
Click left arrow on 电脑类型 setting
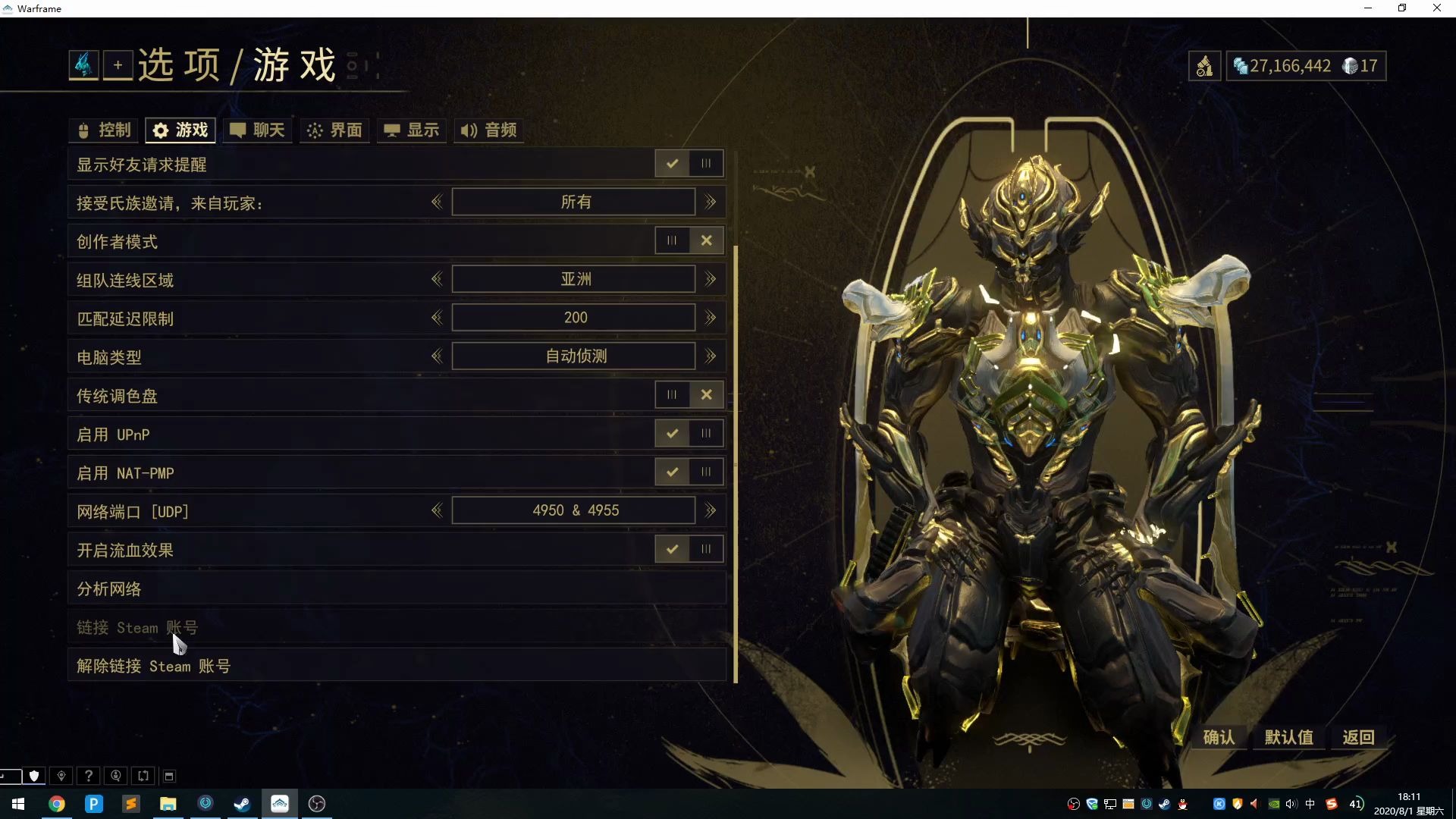click(437, 356)
